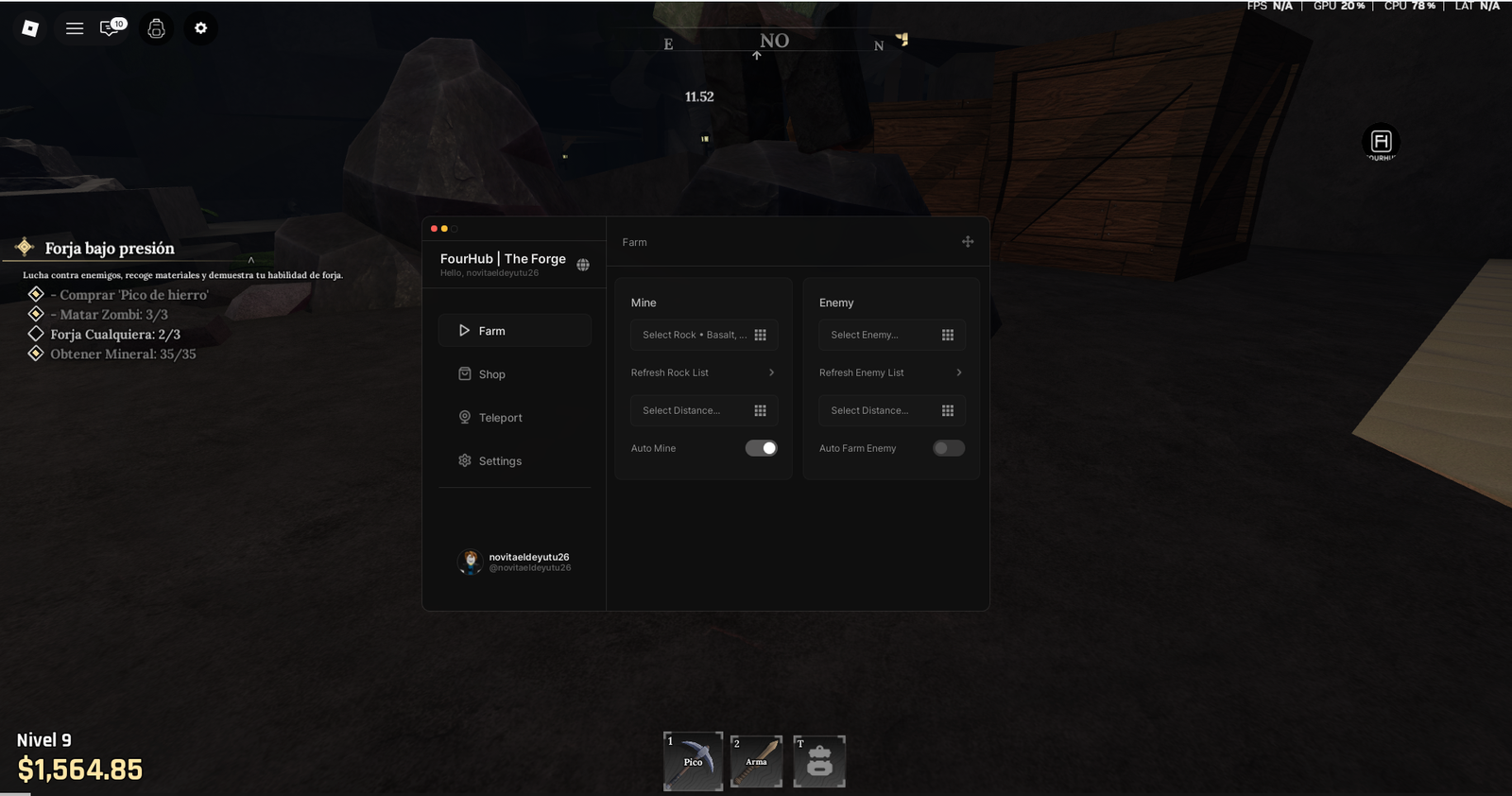Open the Select Distance grid picker under Mine
The image size is (1512, 796).
[x=703, y=410]
